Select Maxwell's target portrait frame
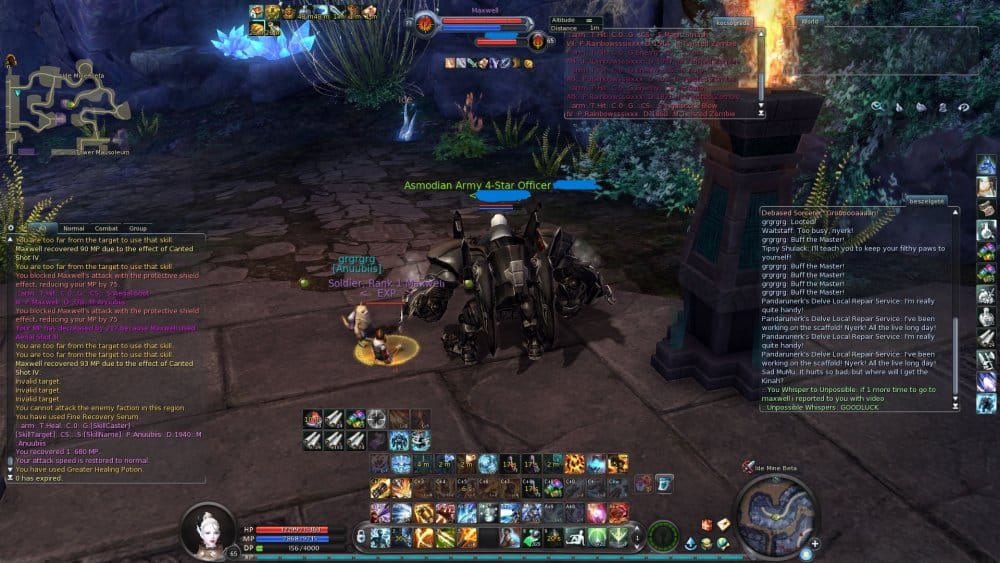This screenshot has width=1000, height=563. pos(427,22)
